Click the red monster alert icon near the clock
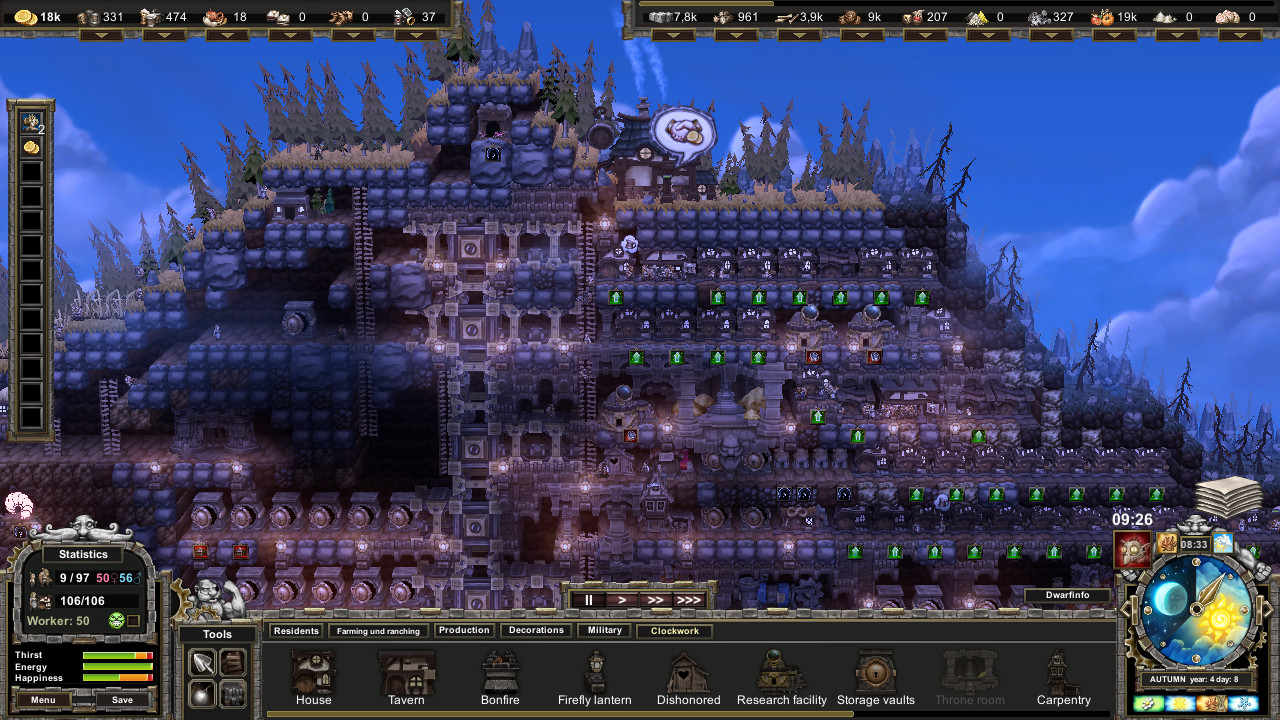 (x=1133, y=547)
